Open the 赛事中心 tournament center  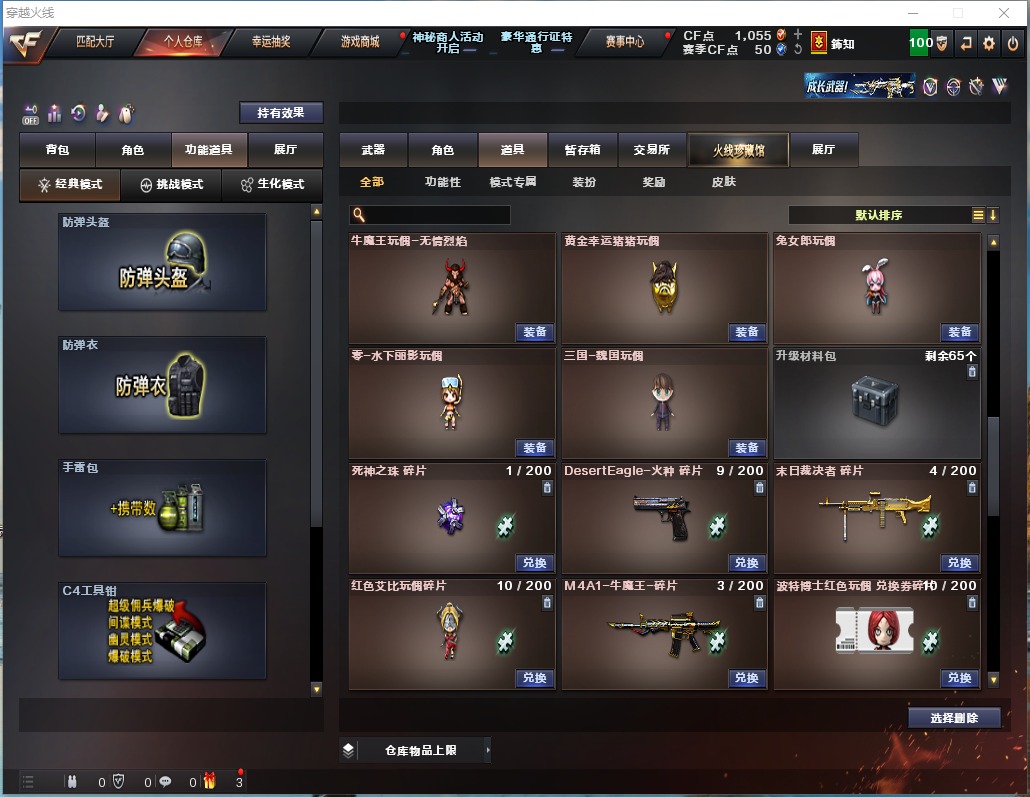(x=624, y=42)
